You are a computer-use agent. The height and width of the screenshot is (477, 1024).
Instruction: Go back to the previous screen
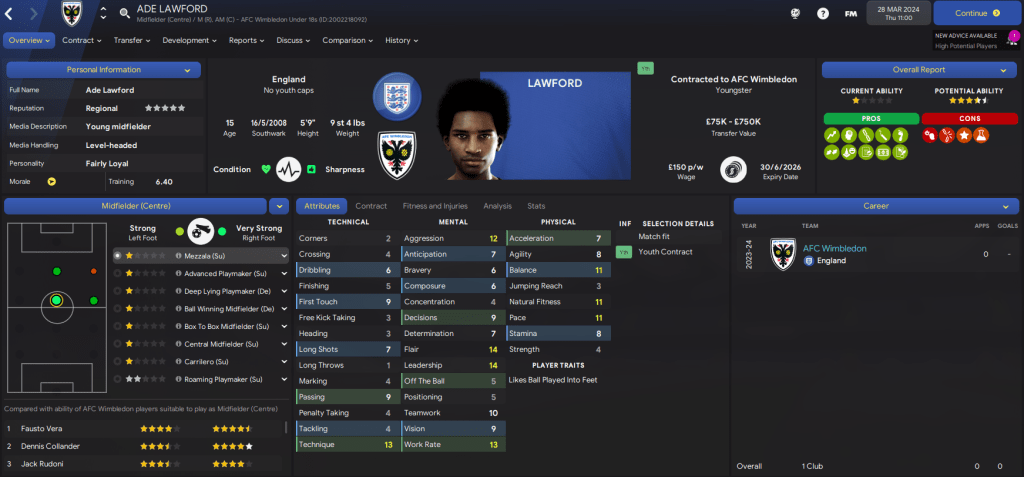(x=12, y=14)
